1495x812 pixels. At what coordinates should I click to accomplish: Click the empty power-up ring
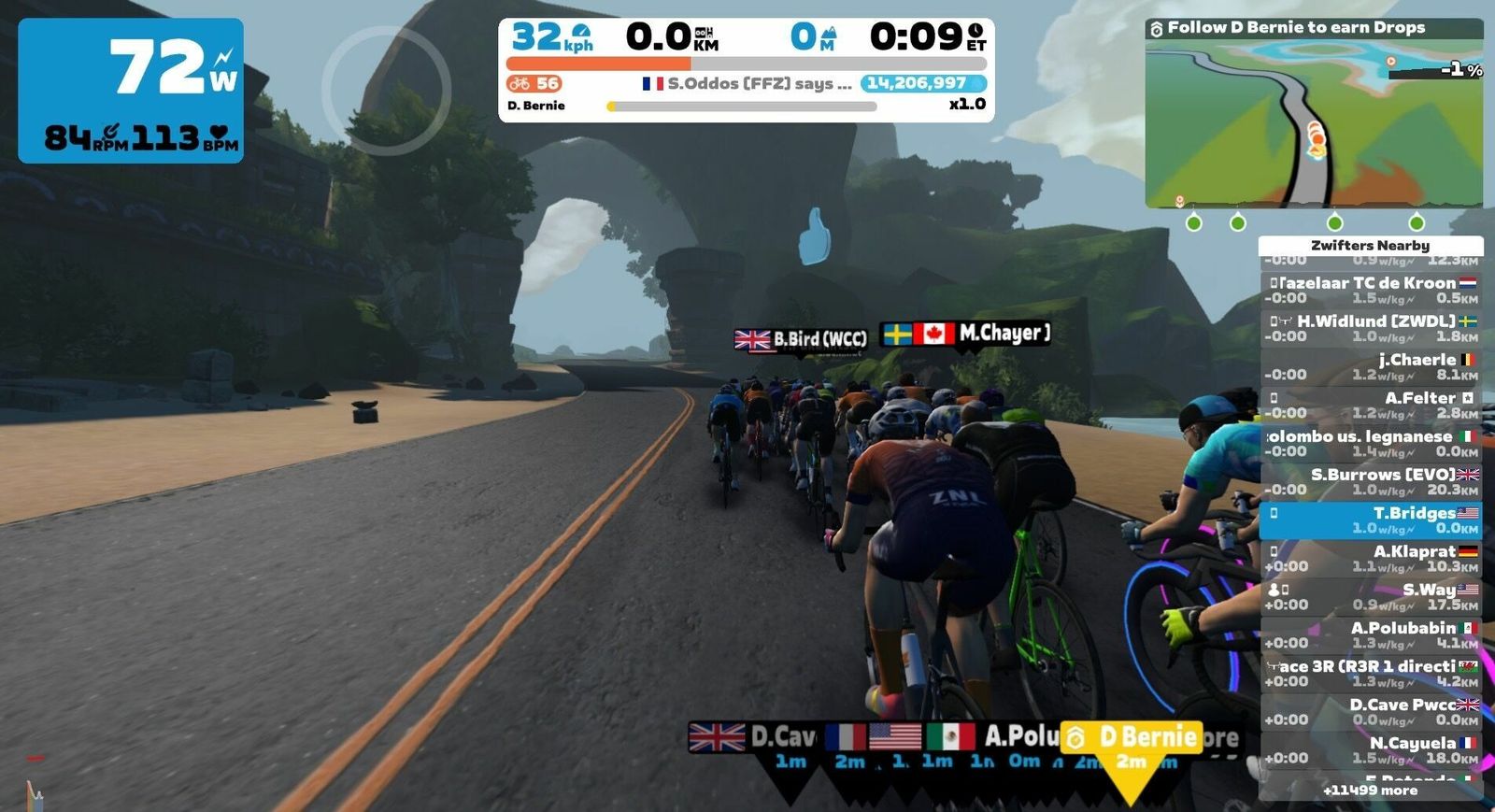(x=387, y=91)
